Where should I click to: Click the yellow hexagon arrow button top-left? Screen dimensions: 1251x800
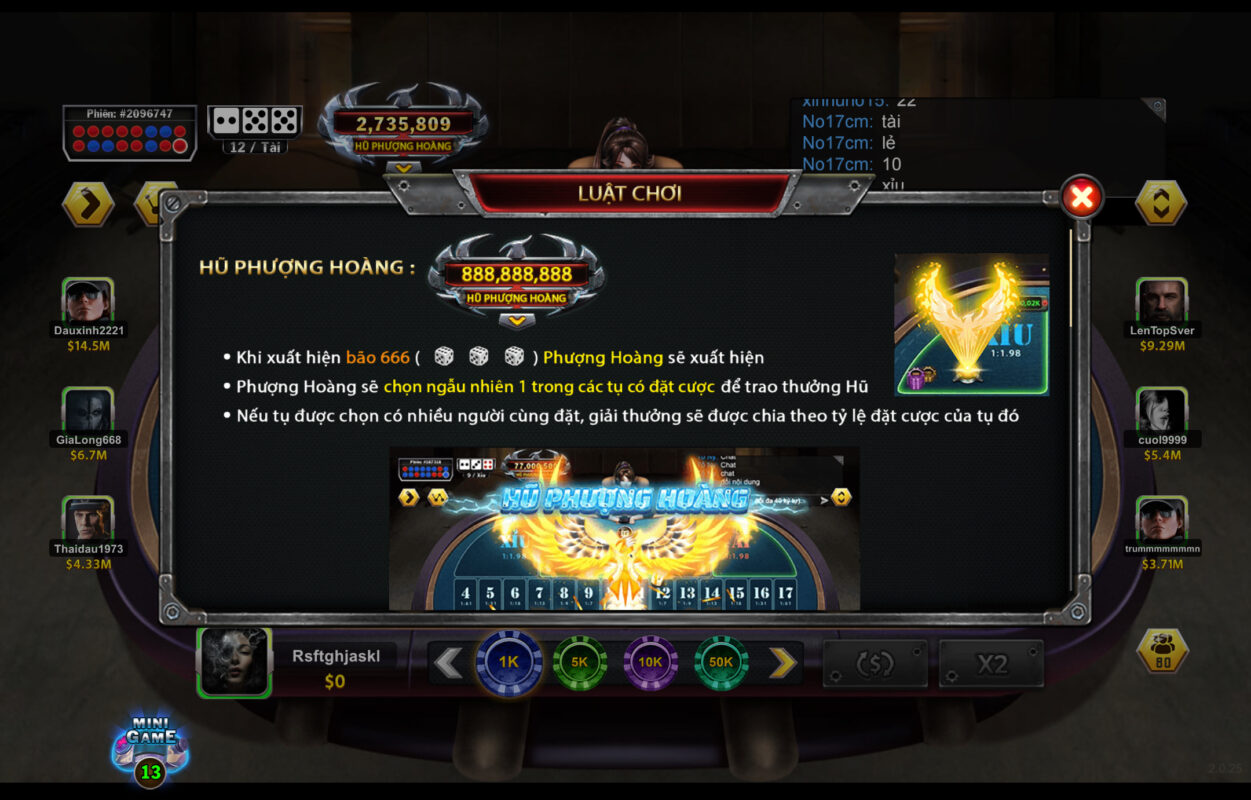(x=88, y=204)
